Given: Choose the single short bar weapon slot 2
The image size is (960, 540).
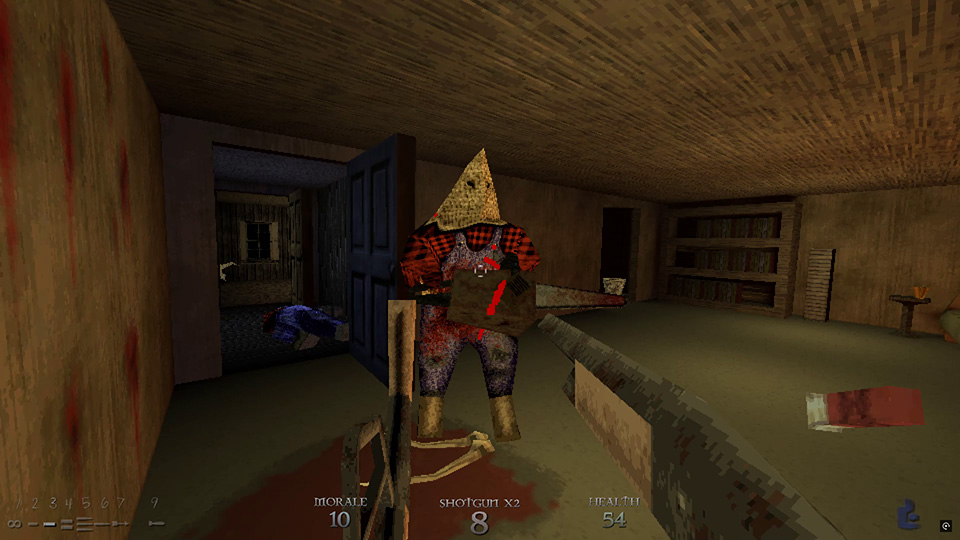Looking at the screenshot, I should [31, 523].
